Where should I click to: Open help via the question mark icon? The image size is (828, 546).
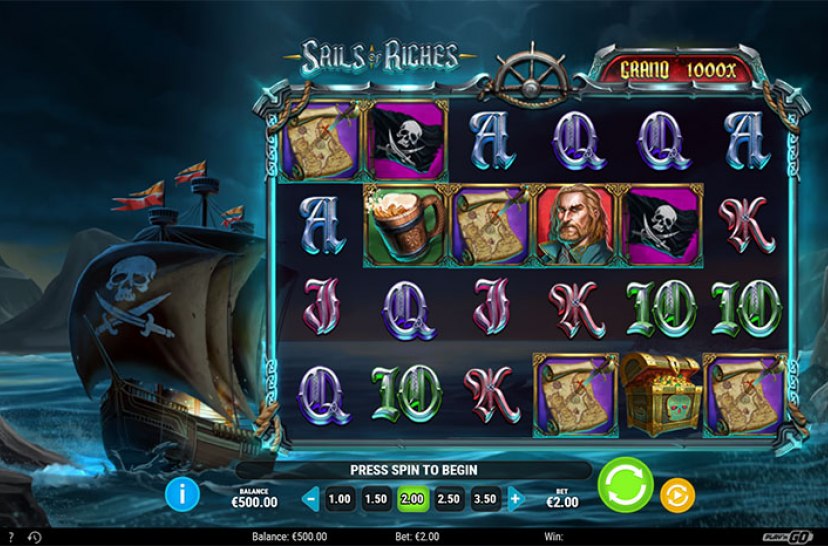click(11, 538)
